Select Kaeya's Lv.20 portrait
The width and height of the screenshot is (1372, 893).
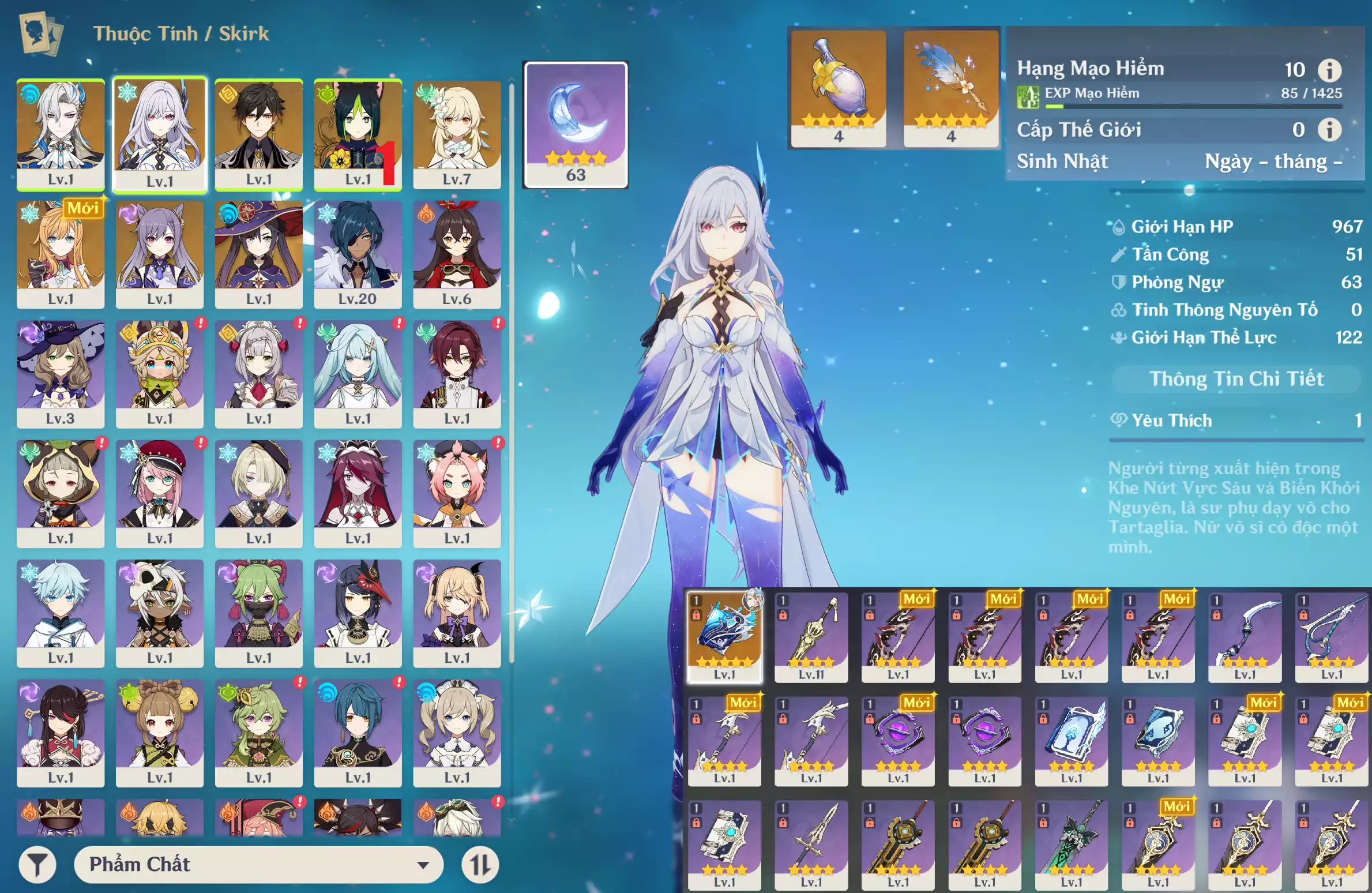point(358,254)
